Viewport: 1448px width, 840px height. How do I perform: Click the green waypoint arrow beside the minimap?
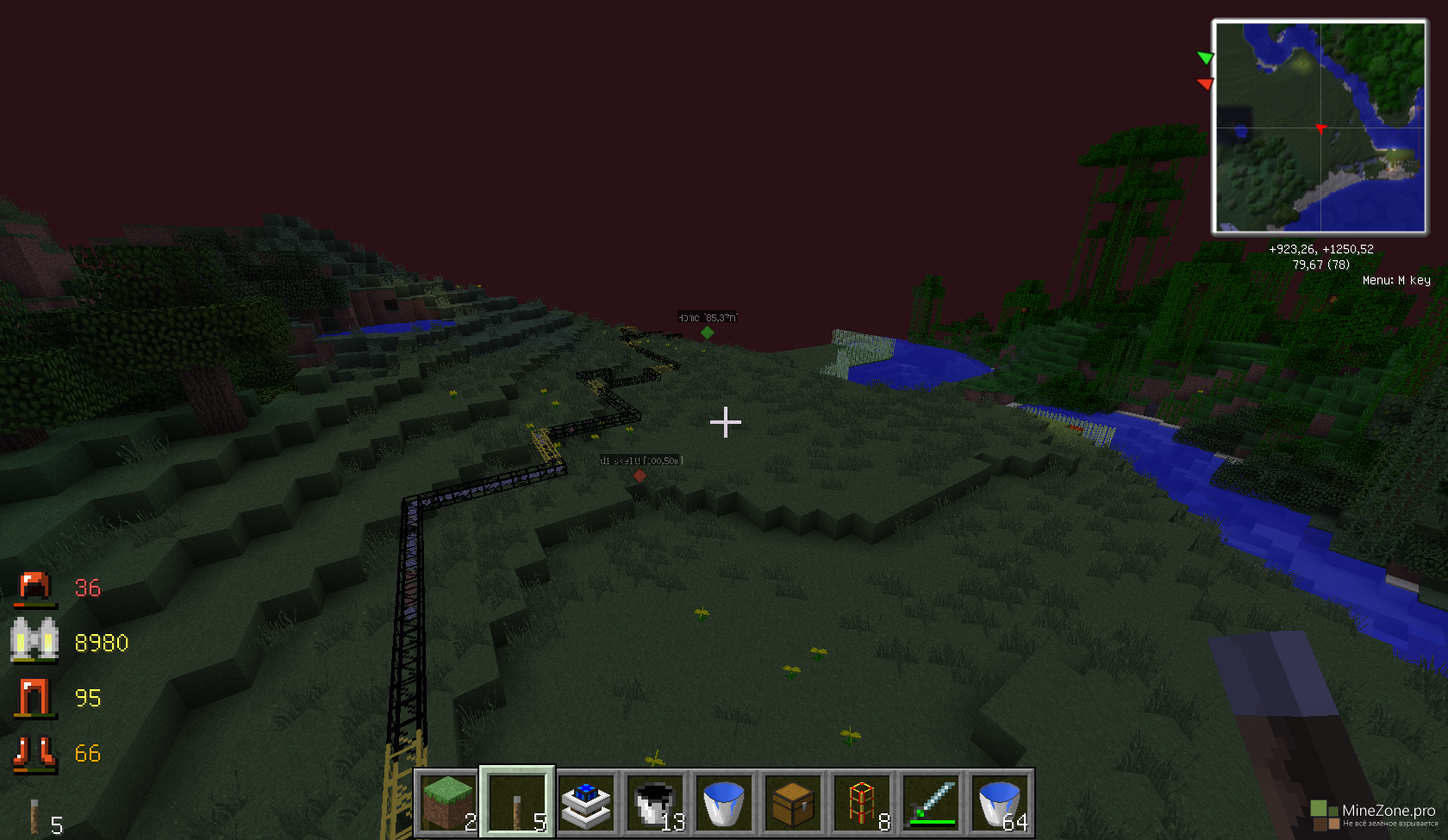[x=1206, y=58]
